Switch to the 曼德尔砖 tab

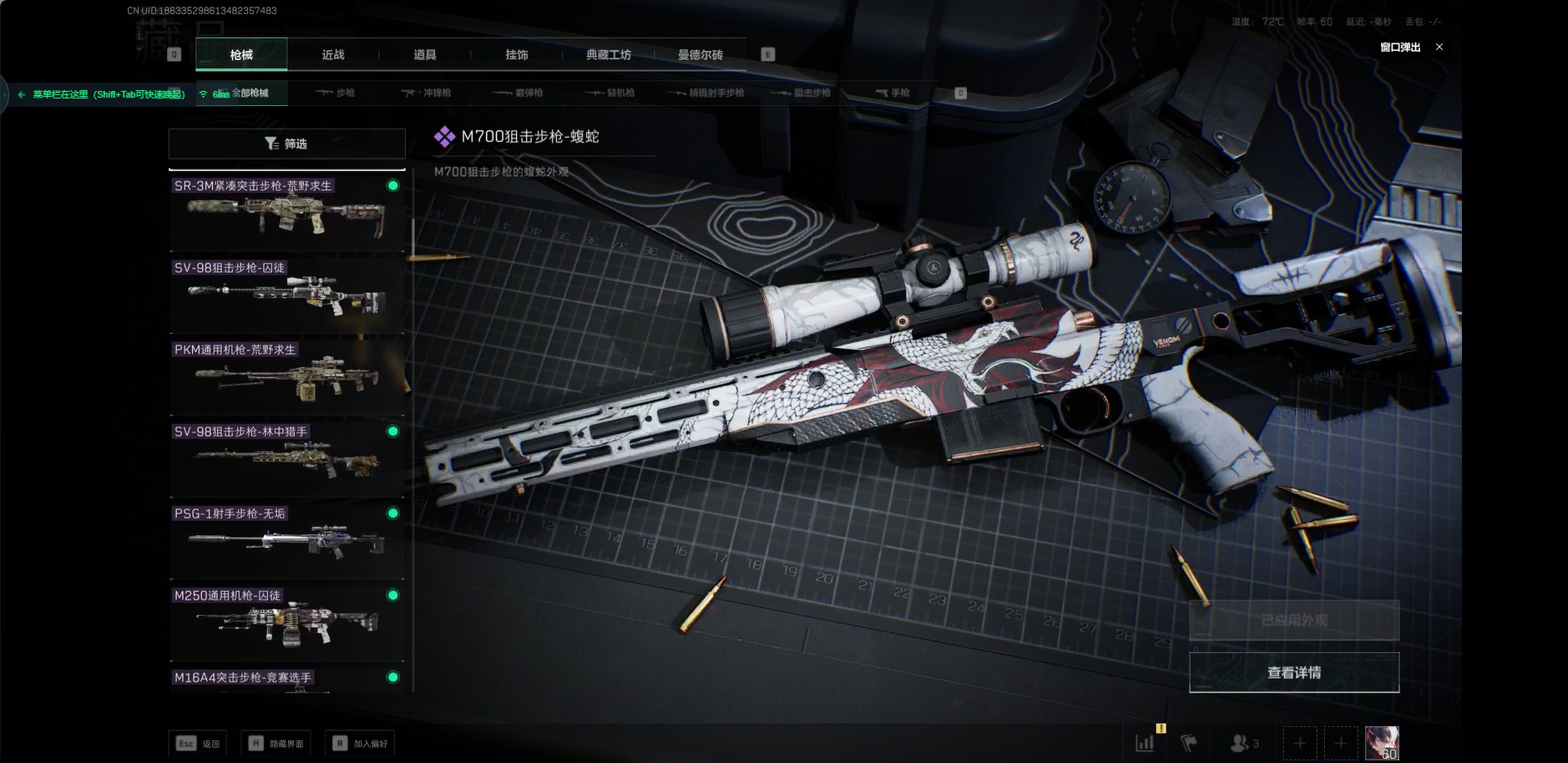pyautogui.click(x=701, y=55)
